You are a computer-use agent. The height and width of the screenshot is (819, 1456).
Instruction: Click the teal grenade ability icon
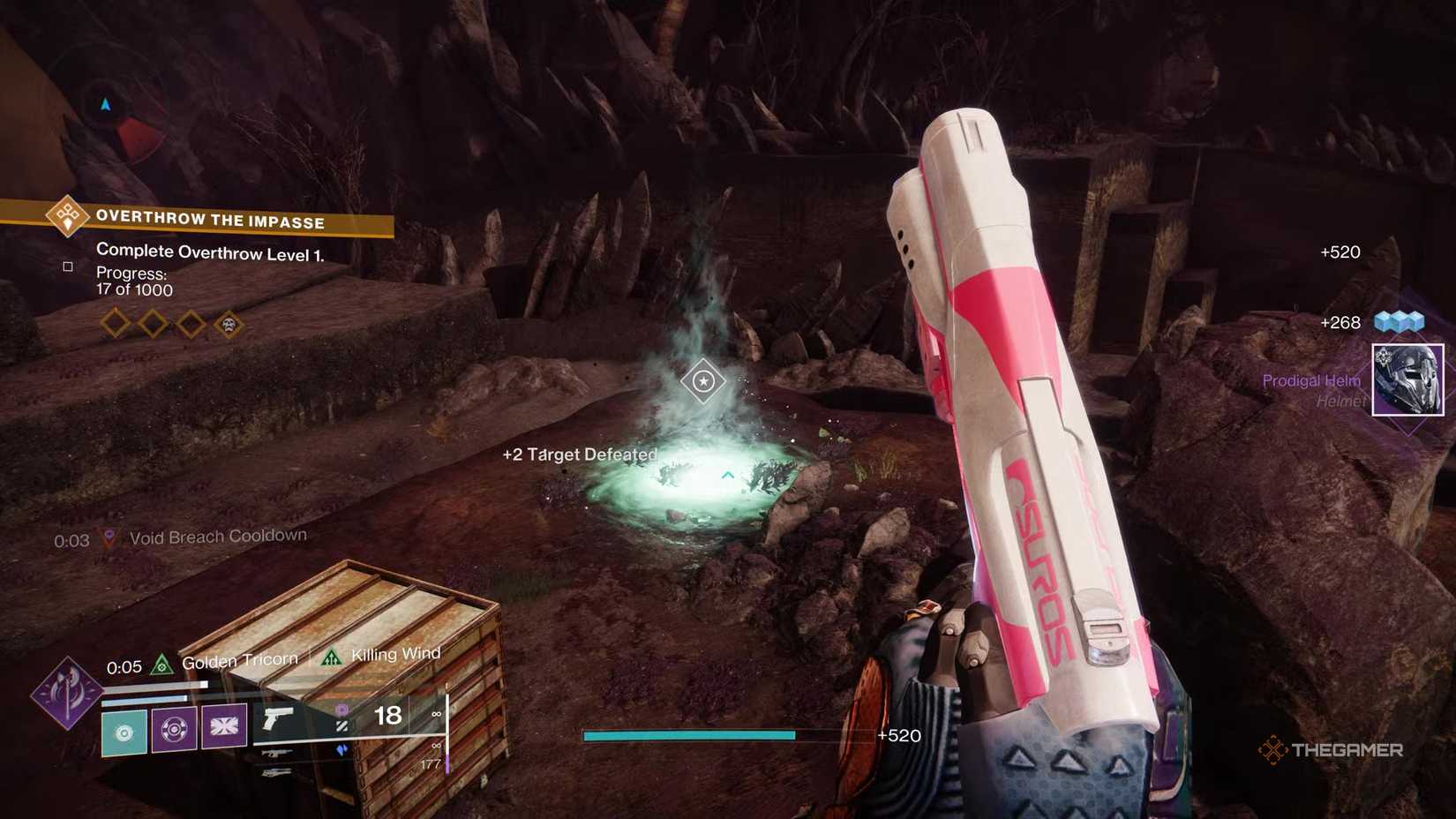(124, 733)
